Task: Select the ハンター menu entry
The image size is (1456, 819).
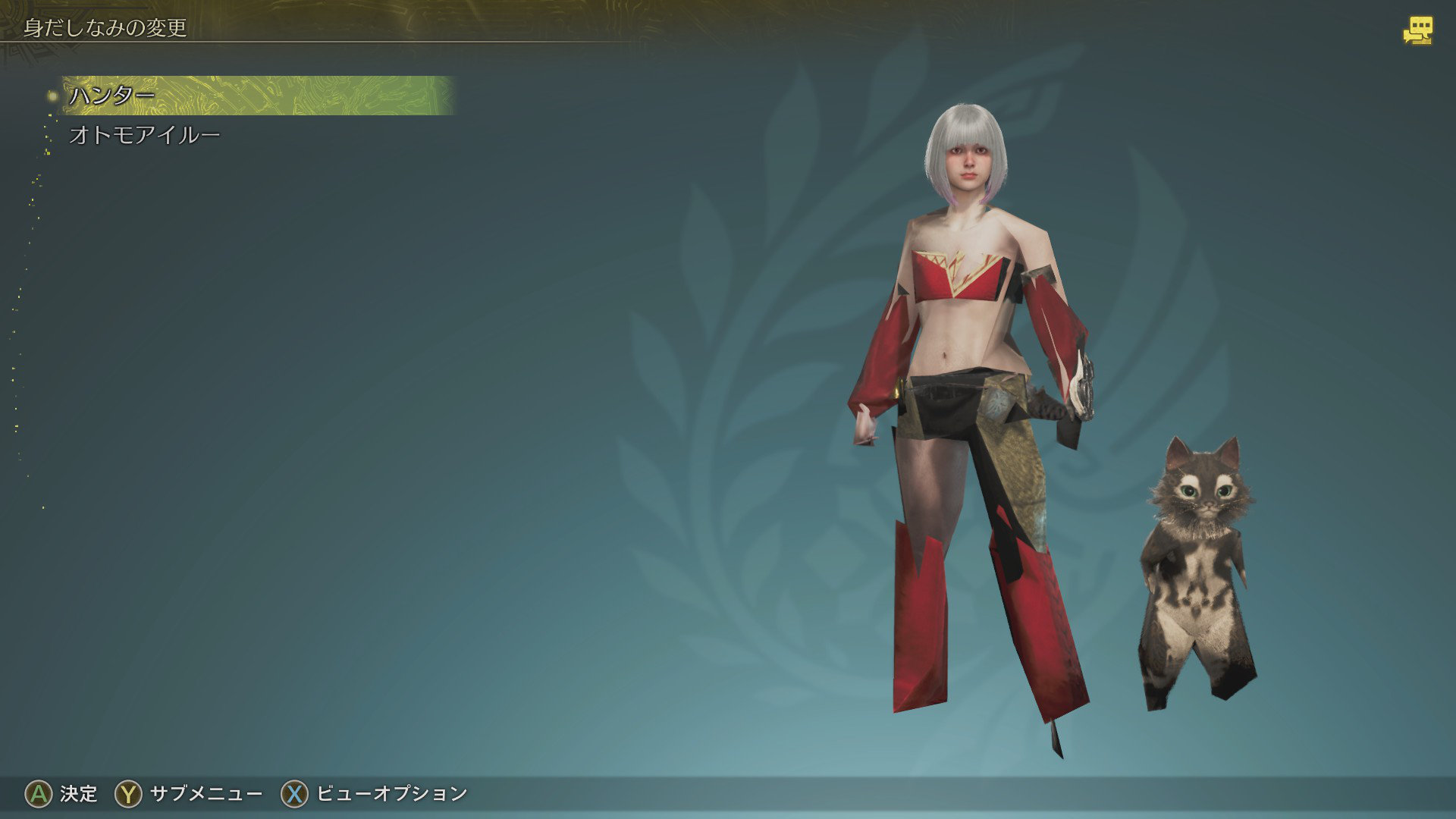Action: point(112,96)
